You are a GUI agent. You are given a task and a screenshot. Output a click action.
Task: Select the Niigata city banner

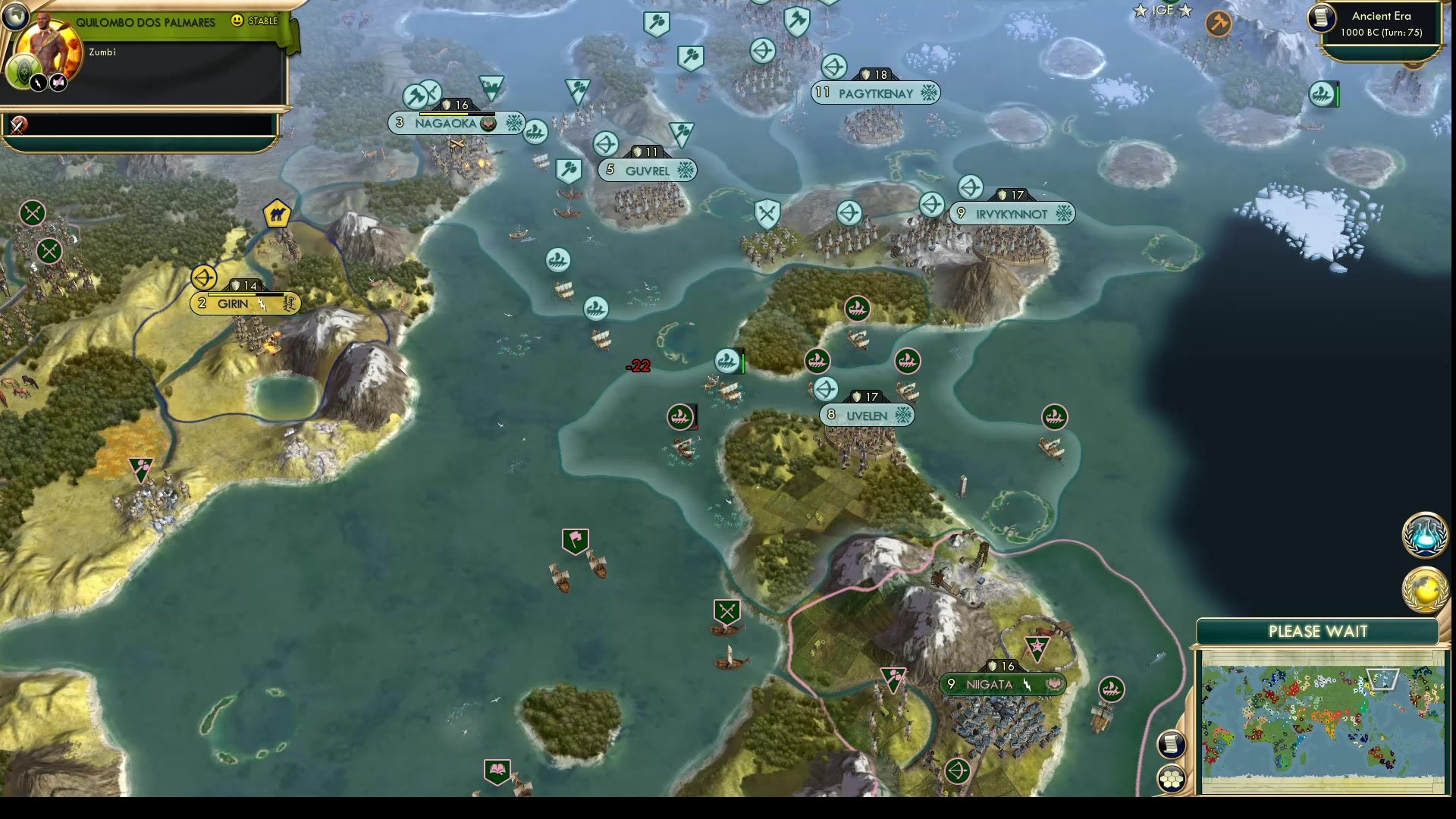[x=1001, y=684]
